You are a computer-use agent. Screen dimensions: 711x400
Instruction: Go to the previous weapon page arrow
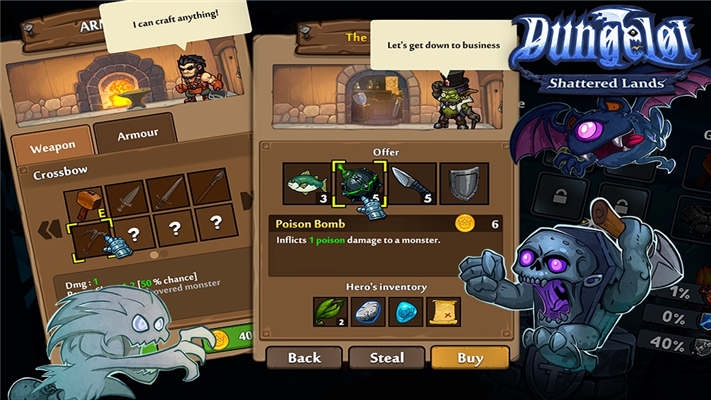point(48,229)
